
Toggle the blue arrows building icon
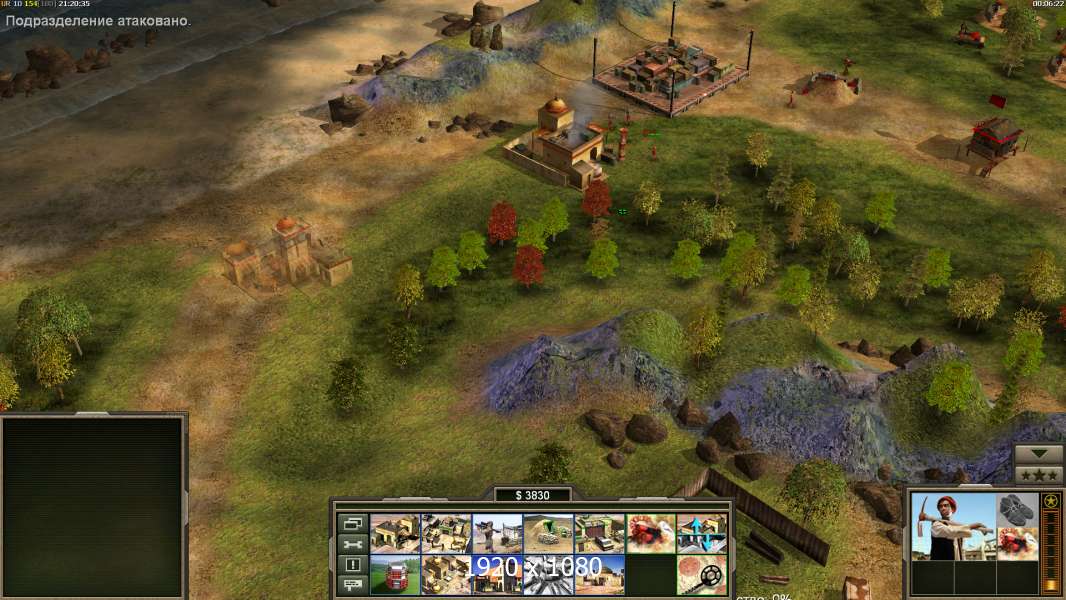[702, 533]
